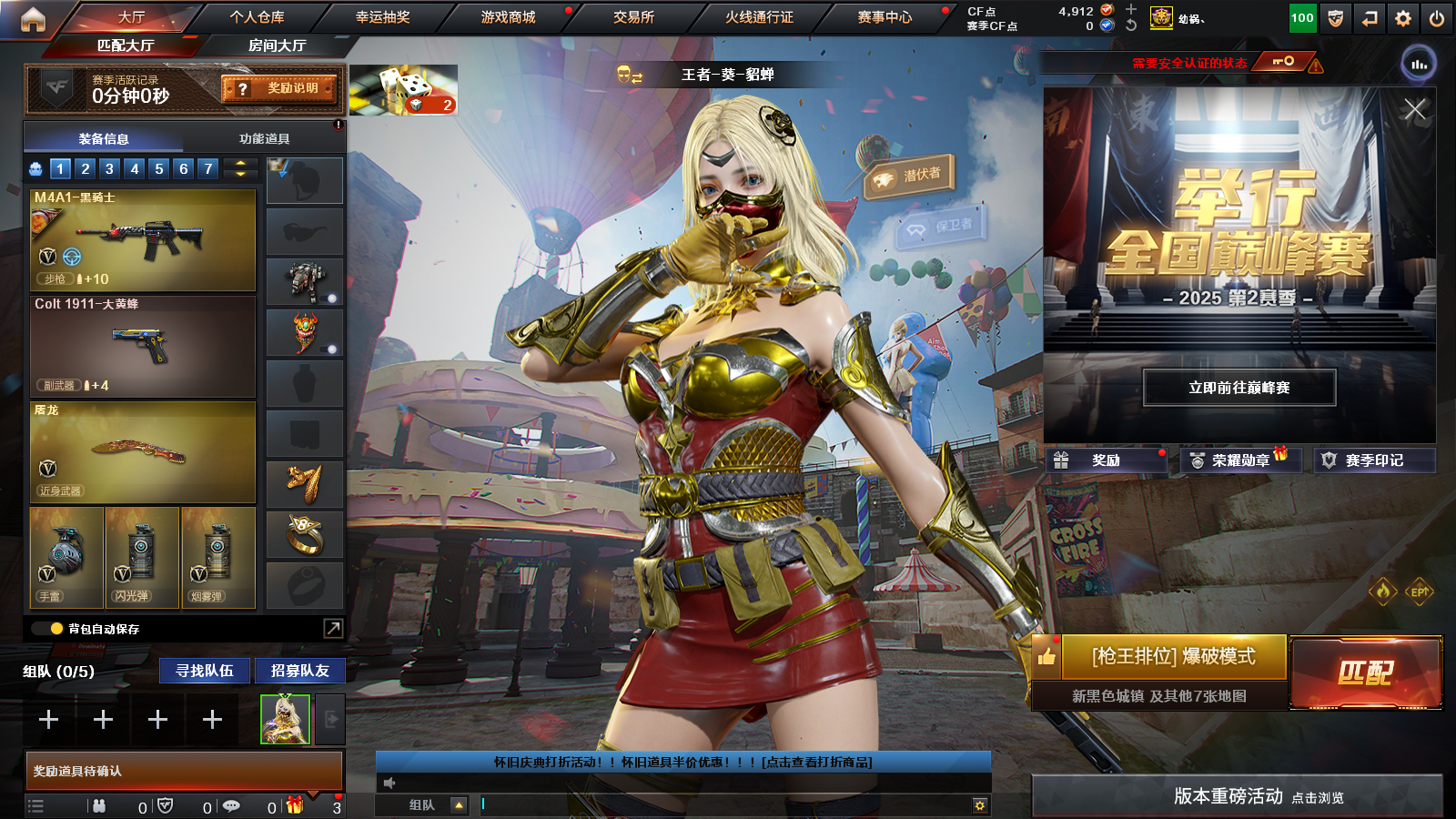Image resolution: width=1456 pixels, height=819 pixels.
Task: Choose loadout bag number 3
Action: click(x=109, y=168)
